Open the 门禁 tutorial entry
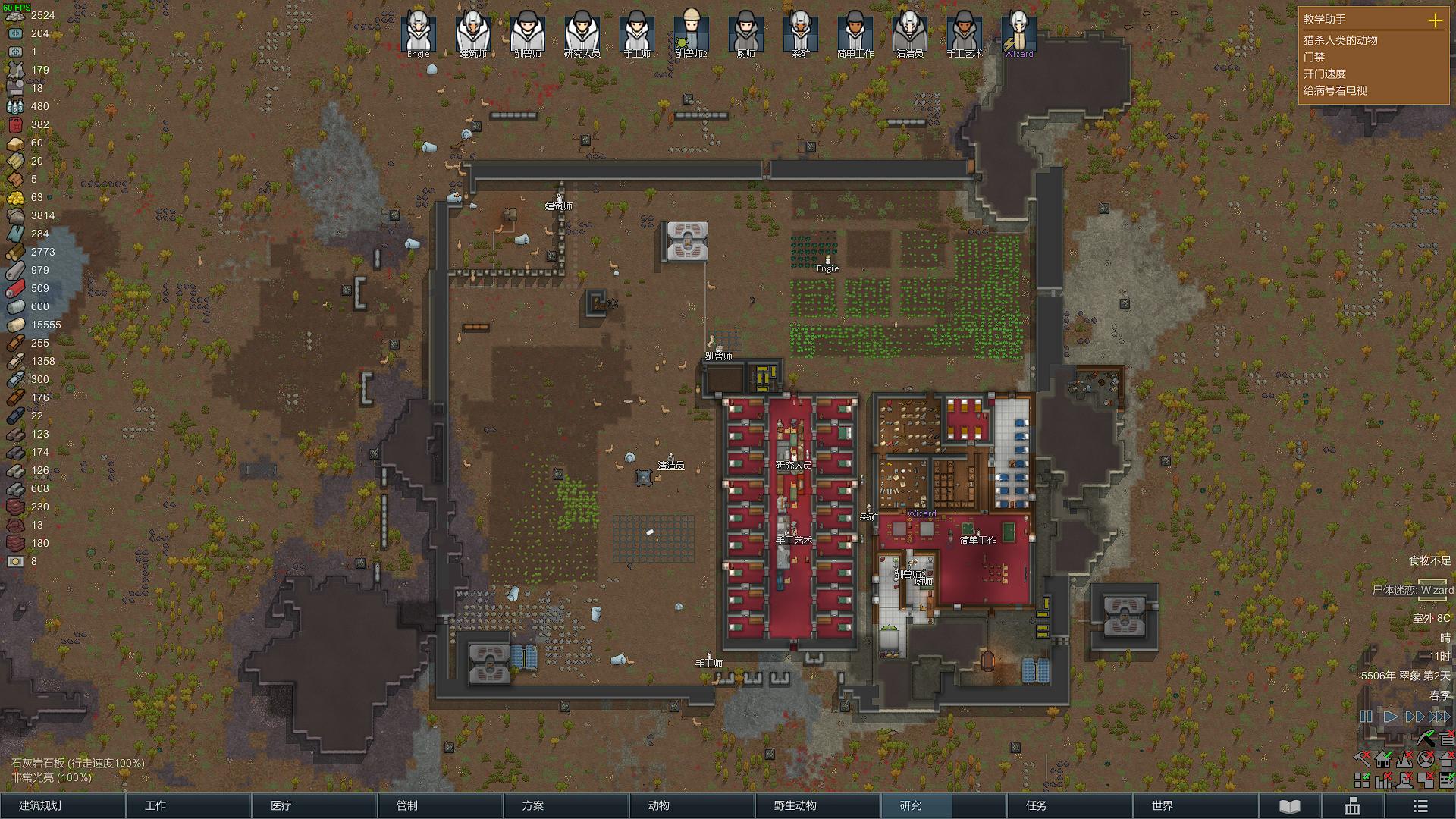The height and width of the screenshot is (819, 1456). pos(1314,57)
